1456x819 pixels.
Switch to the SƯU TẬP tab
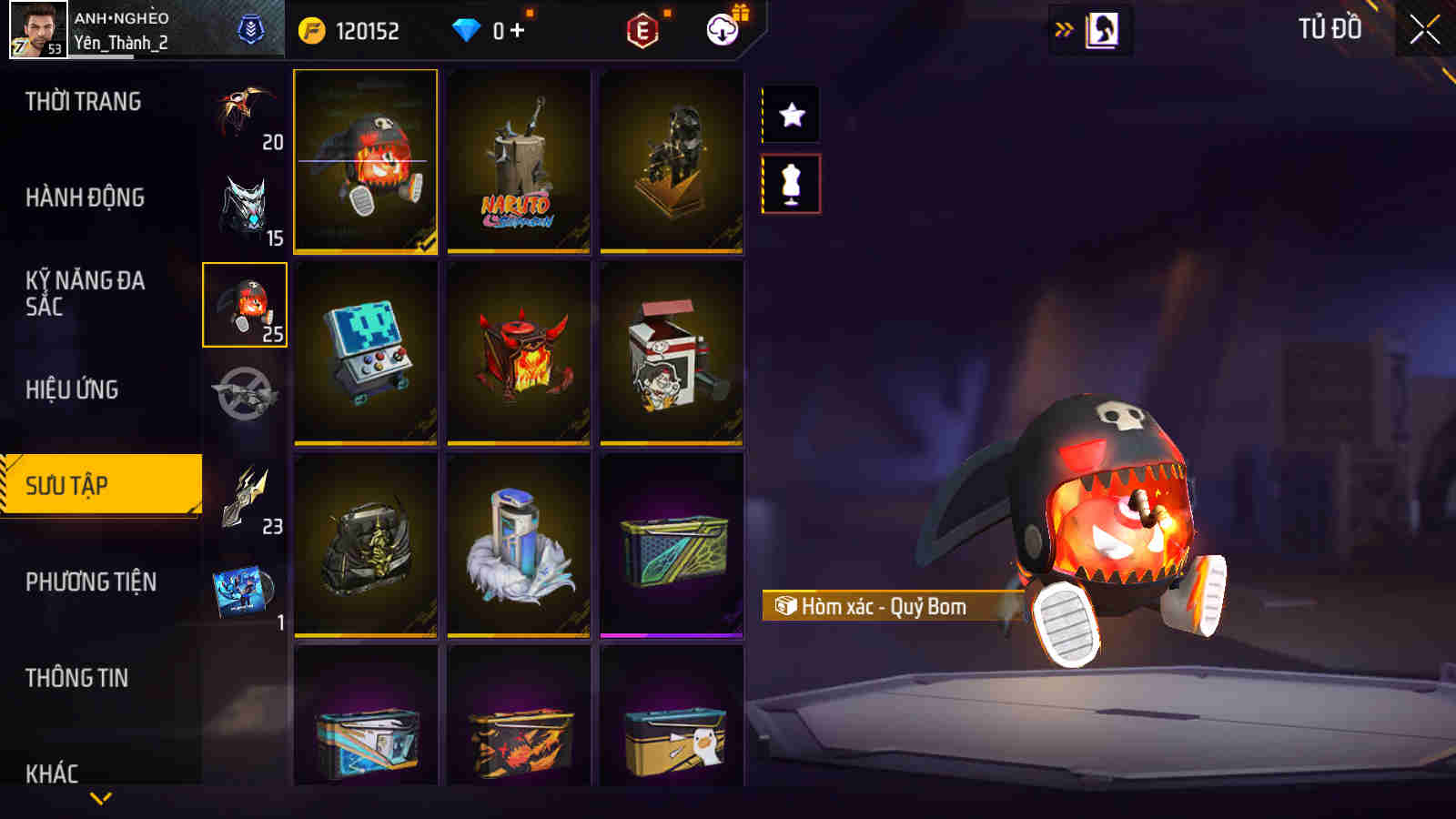tap(100, 485)
